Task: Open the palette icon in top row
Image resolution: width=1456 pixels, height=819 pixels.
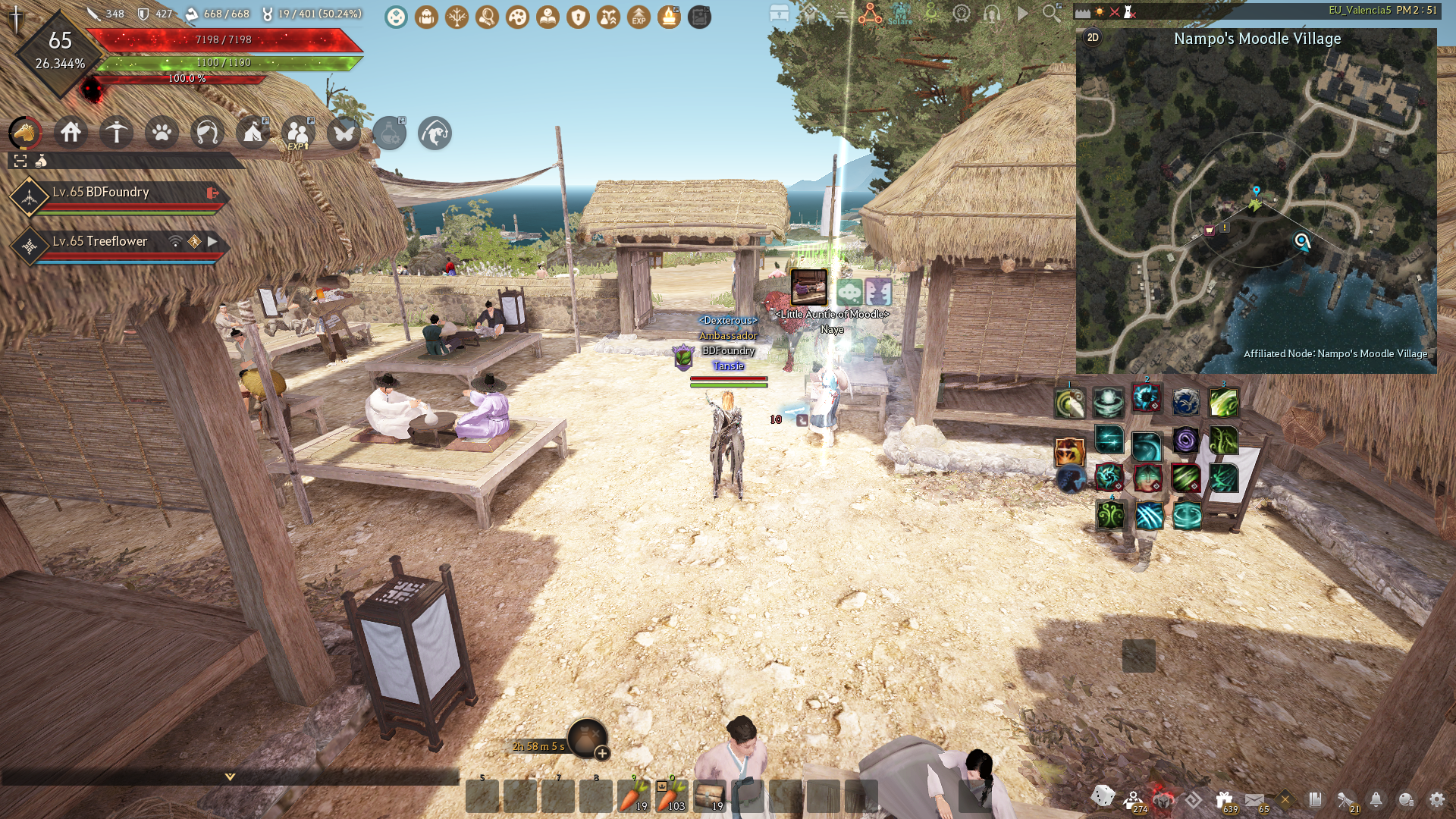Action: [517, 17]
